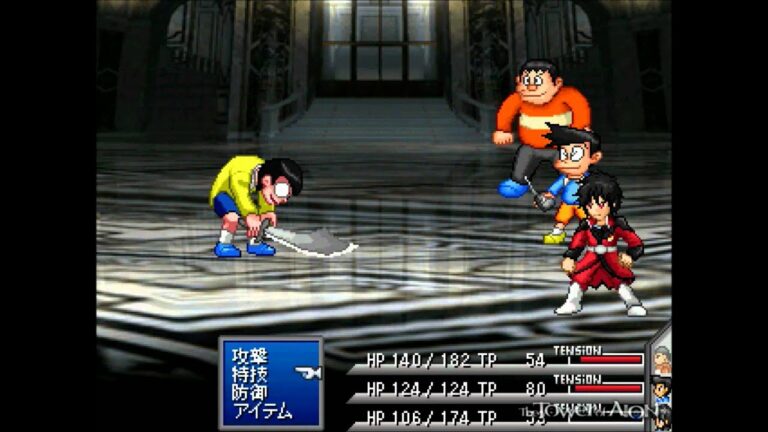
Task: Select the 攻撃 (Attack) command
Action: coord(250,355)
